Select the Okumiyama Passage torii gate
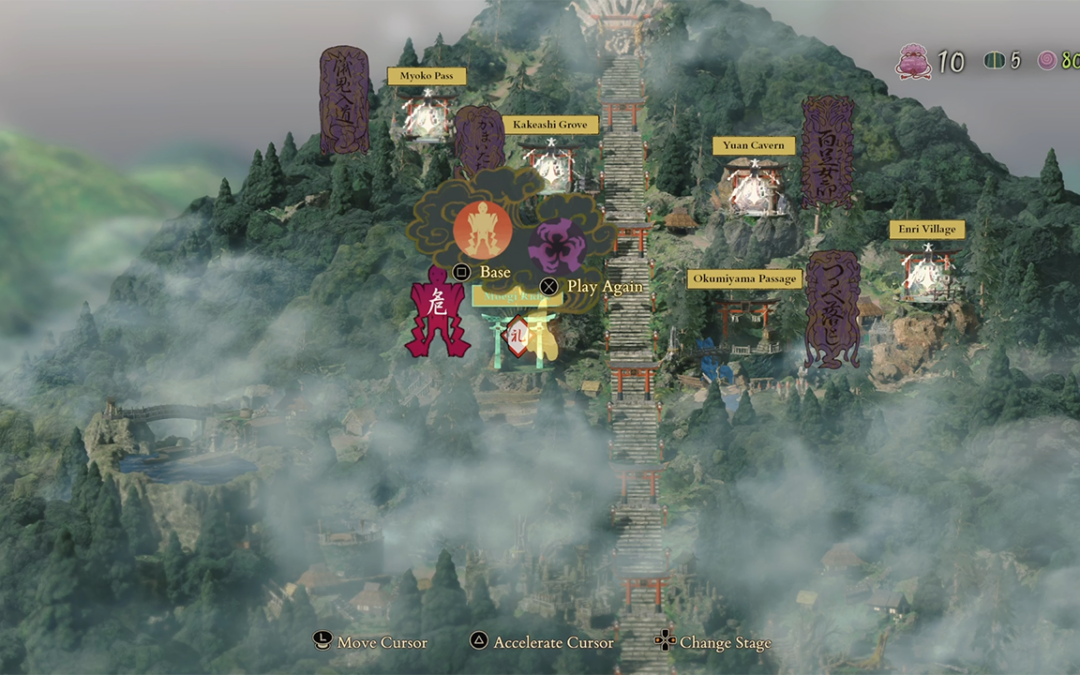The height and width of the screenshot is (675, 1080). 745,322
